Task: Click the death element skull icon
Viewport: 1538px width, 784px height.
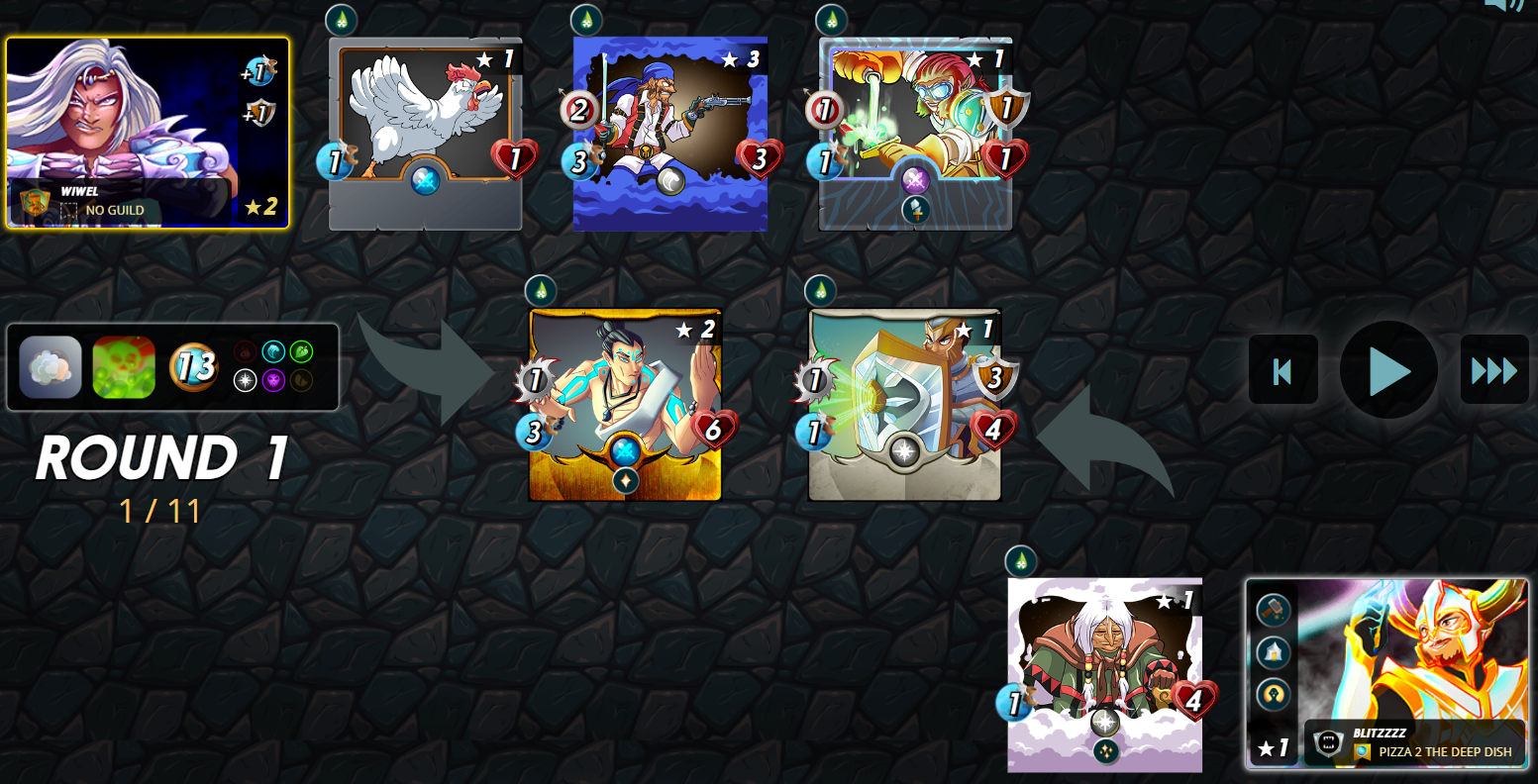Action: (x=273, y=380)
